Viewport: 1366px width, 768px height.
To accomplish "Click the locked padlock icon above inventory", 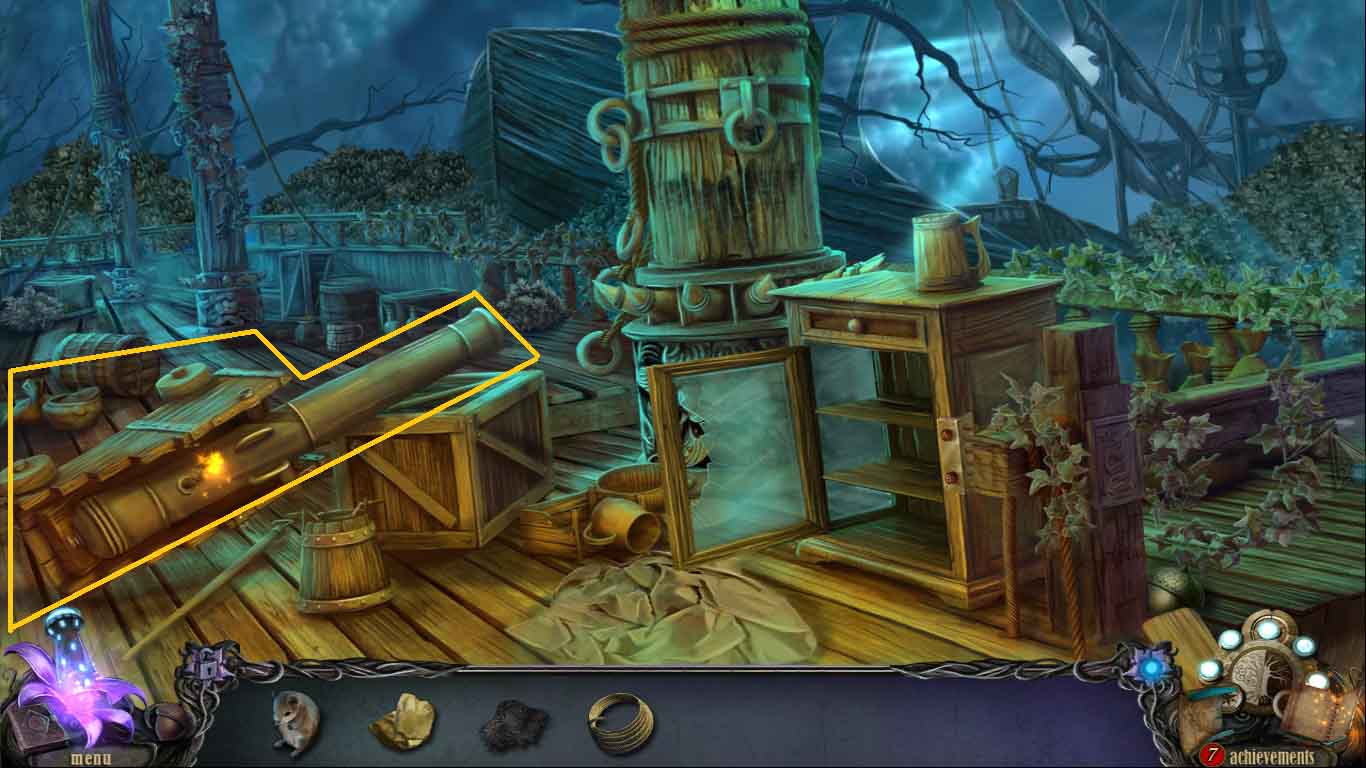I will pyautogui.click(x=206, y=668).
